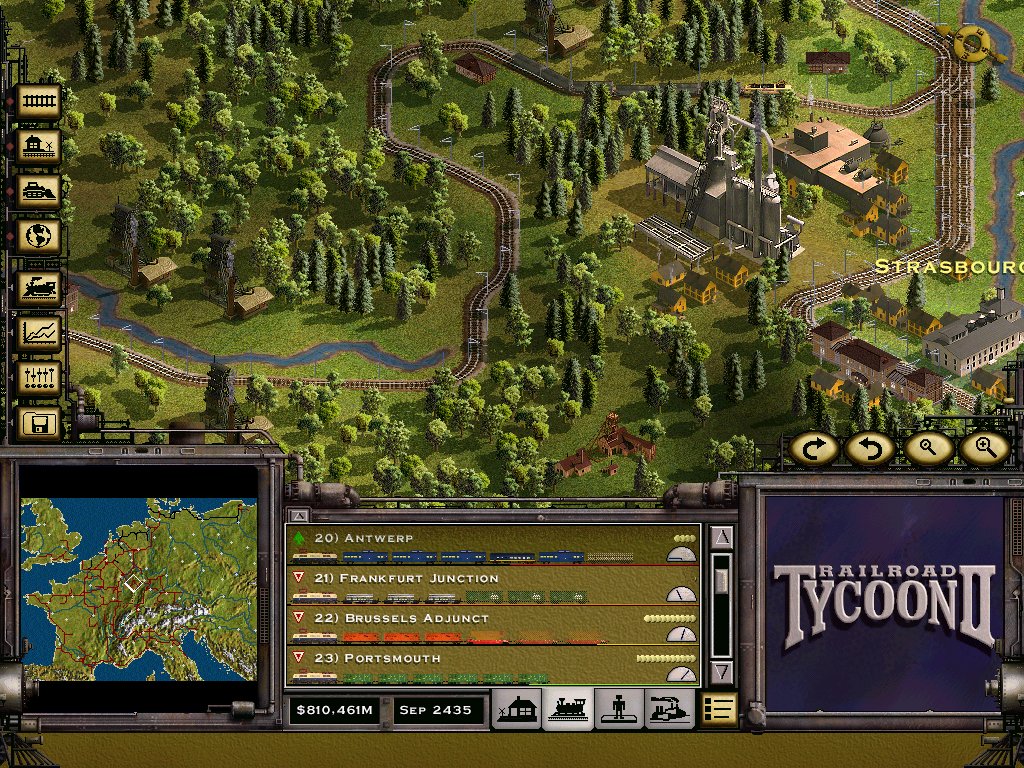Zoom out the map view
Screen dimensions: 1024x768
tap(927, 449)
